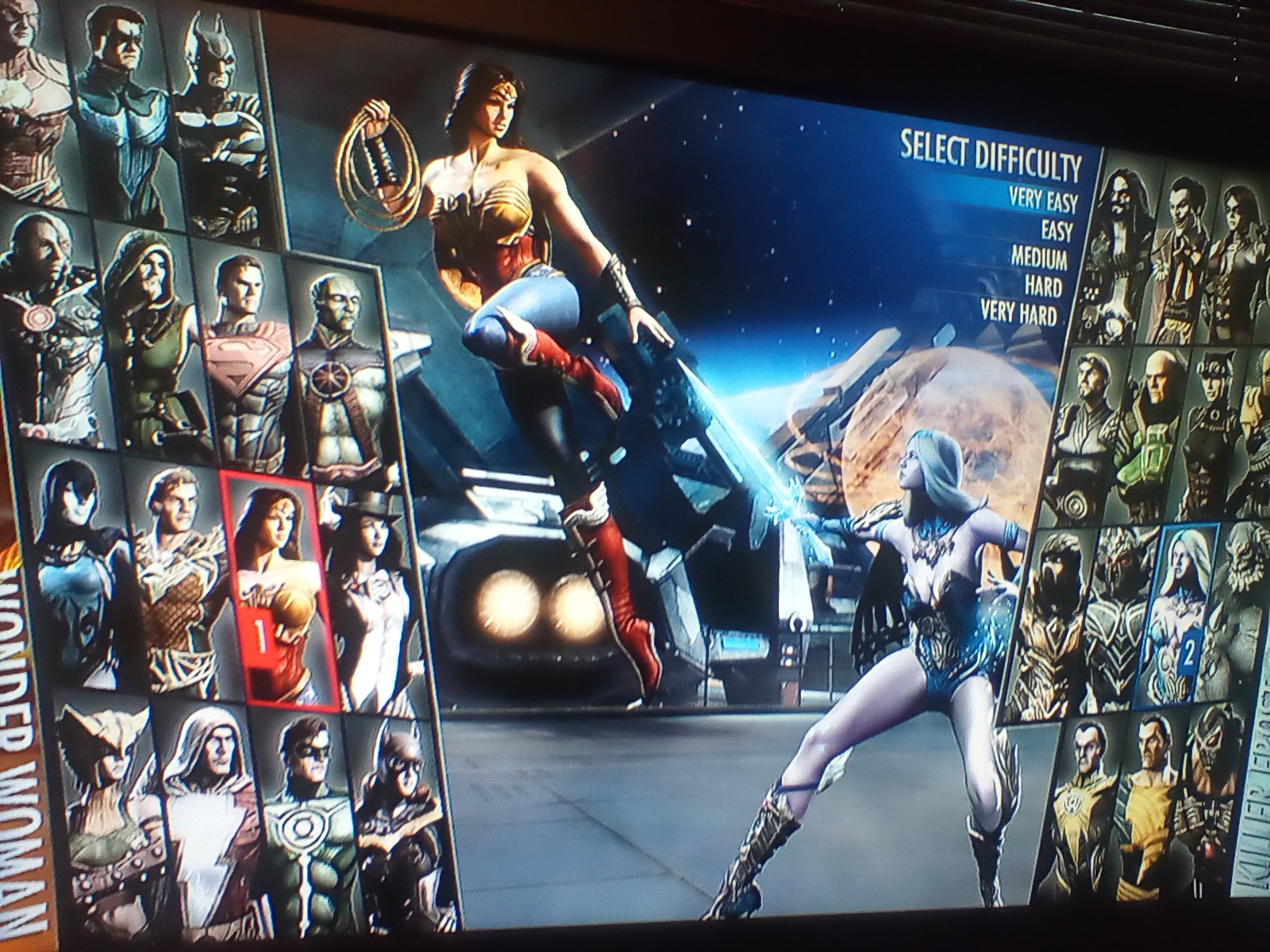Pick the Medium difficulty
Viewport: 1270px width, 952px height.
click(1038, 258)
